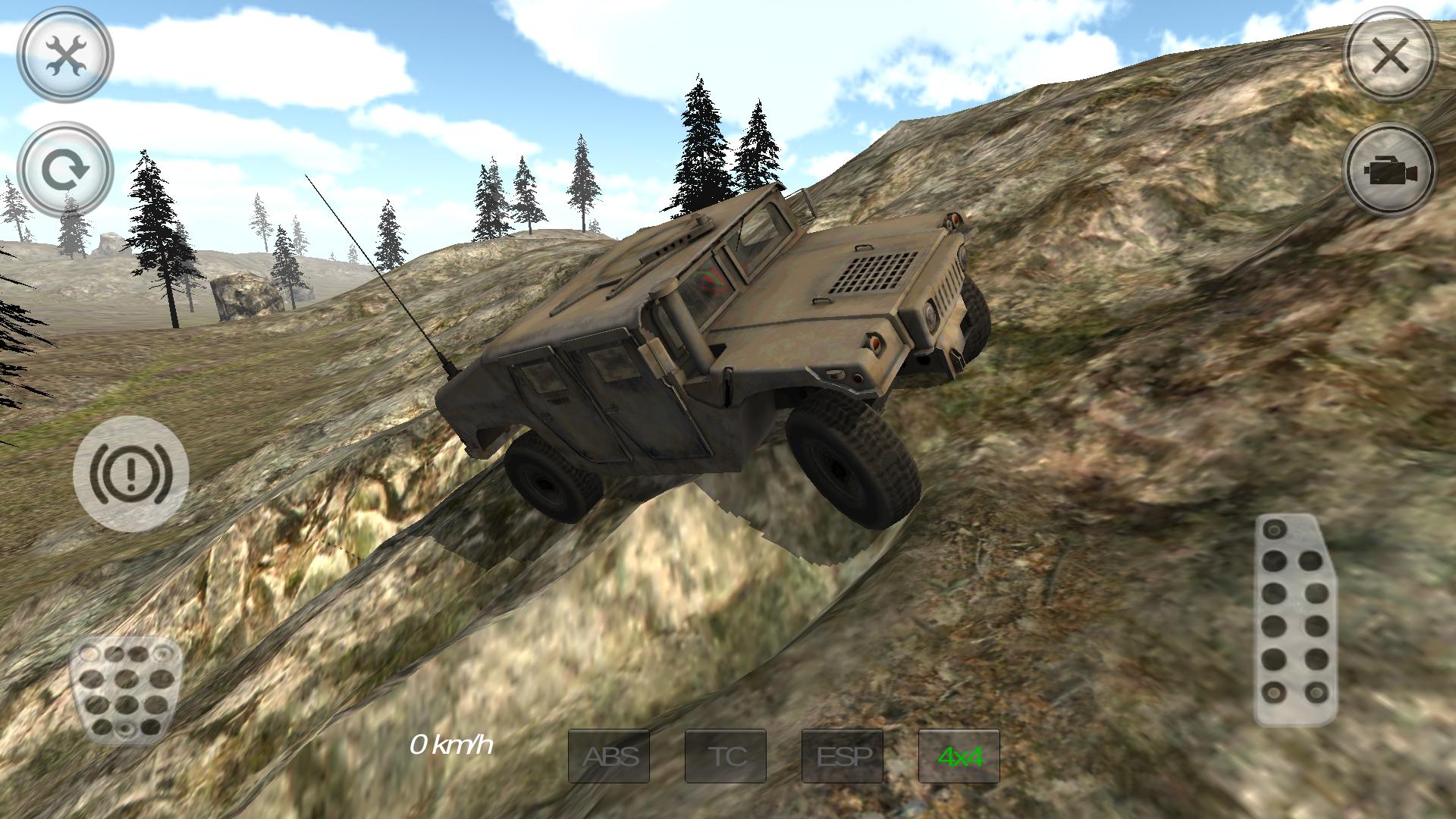
Task: Enable the ESP stability system
Action: tap(843, 755)
